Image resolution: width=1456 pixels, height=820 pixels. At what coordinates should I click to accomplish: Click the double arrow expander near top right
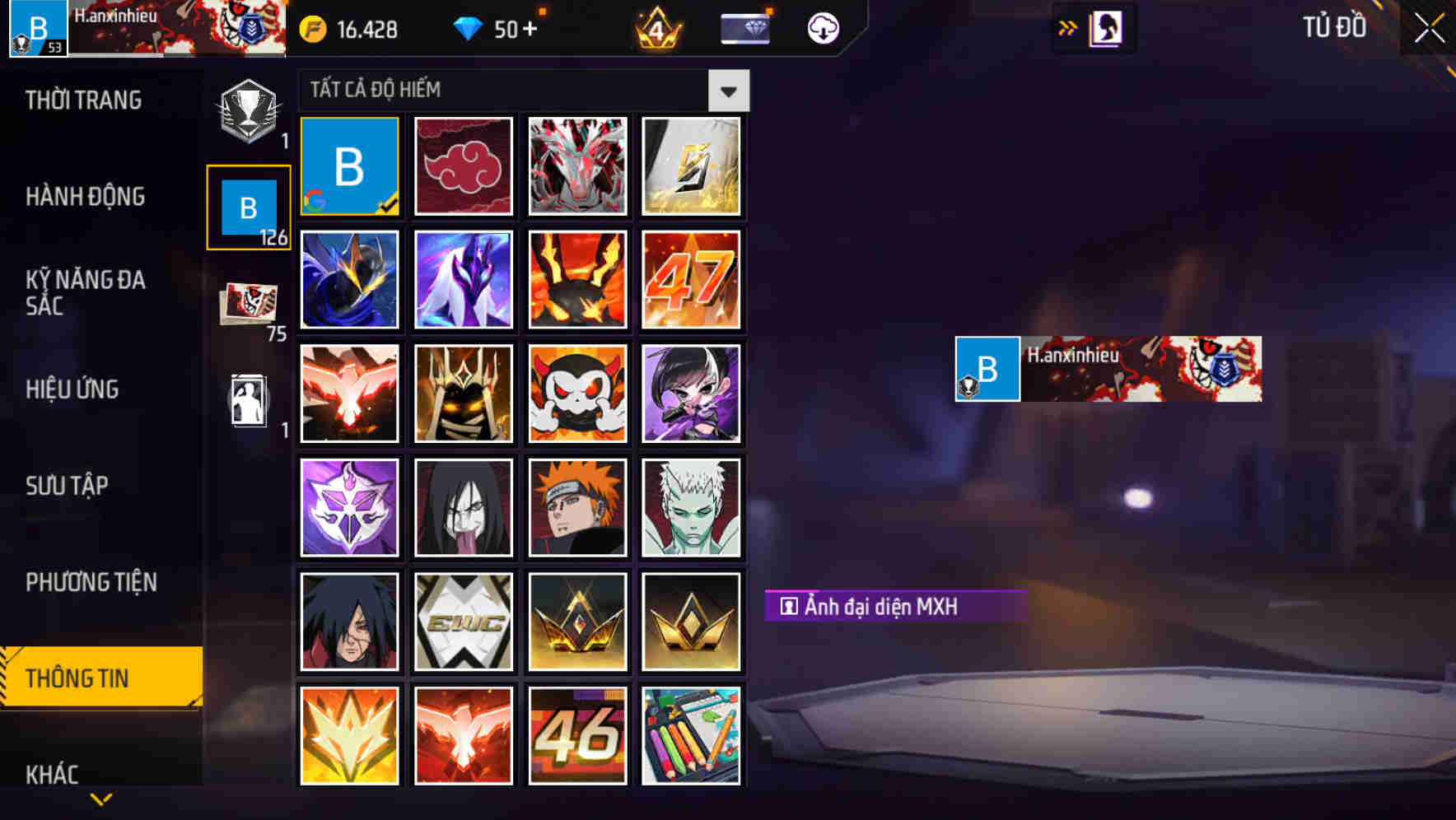pyautogui.click(x=1066, y=27)
